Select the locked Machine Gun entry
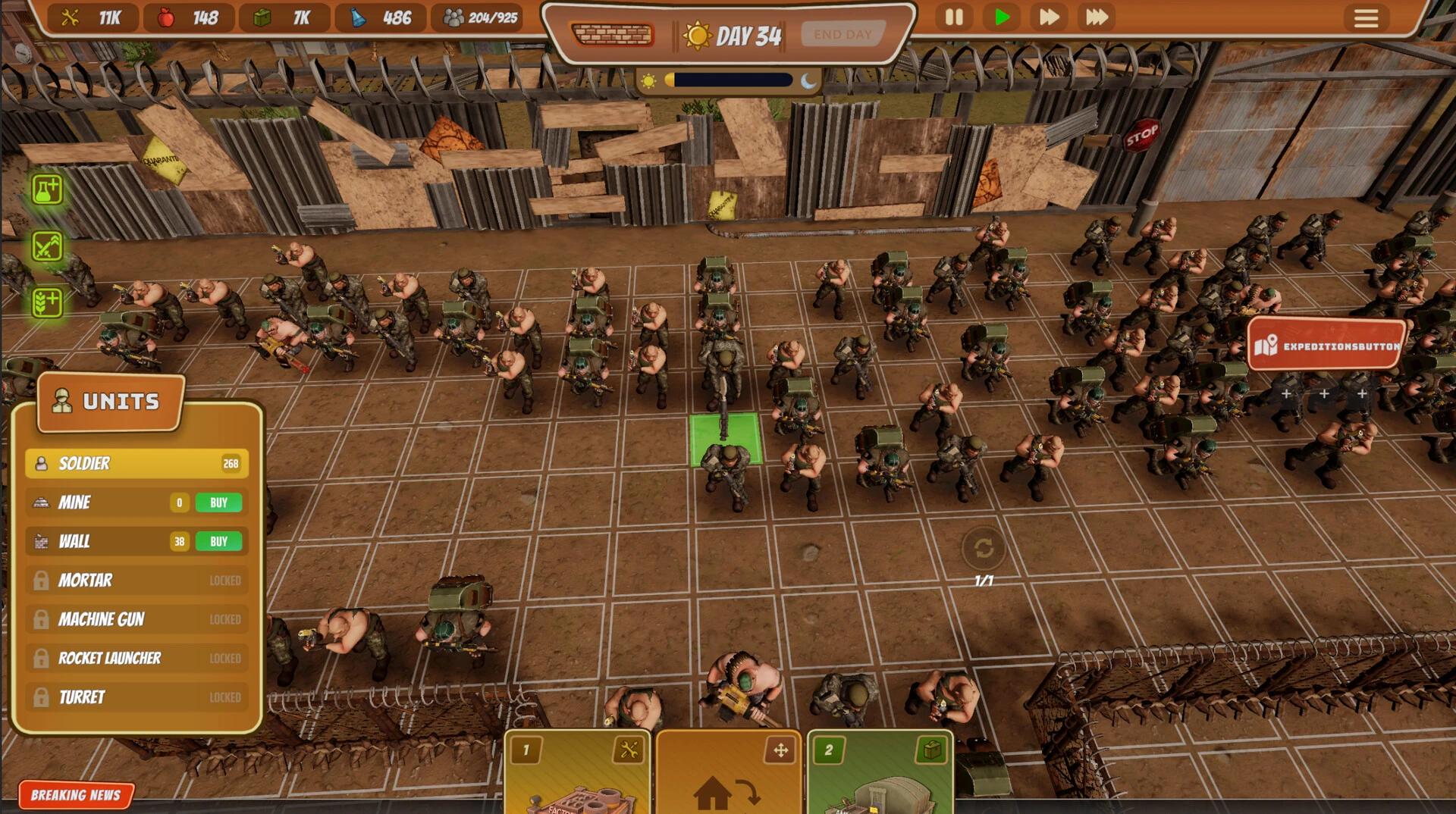The height and width of the screenshot is (814, 1456). pyautogui.click(x=136, y=620)
